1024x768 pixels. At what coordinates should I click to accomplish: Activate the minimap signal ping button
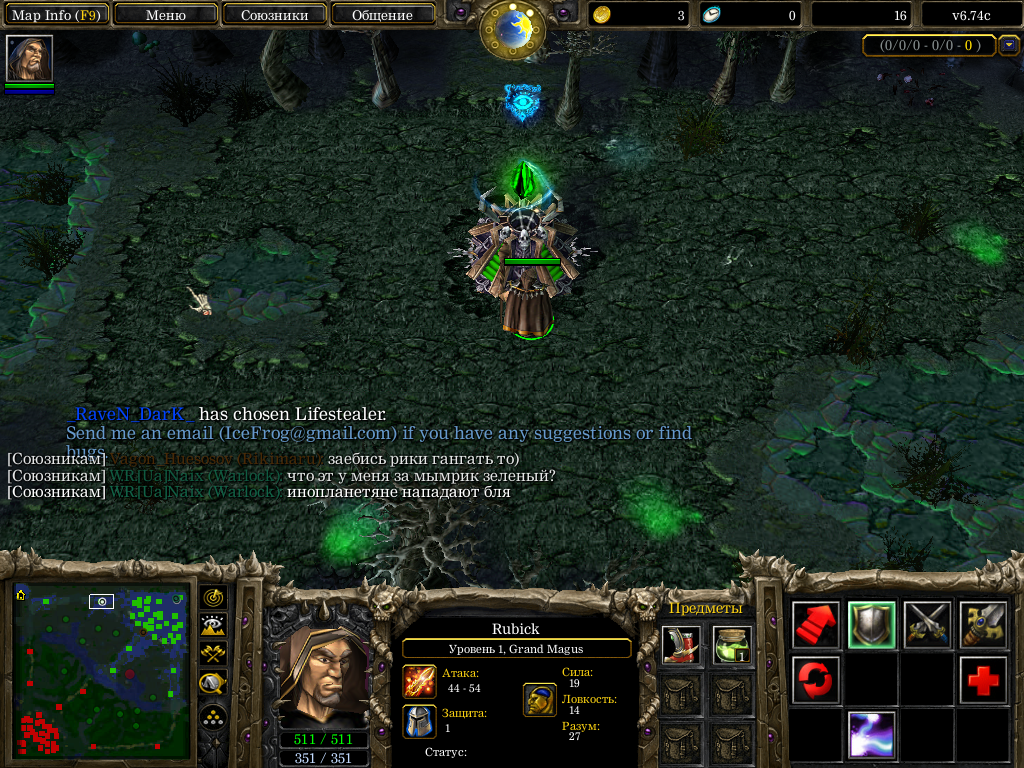coord(213,597)
